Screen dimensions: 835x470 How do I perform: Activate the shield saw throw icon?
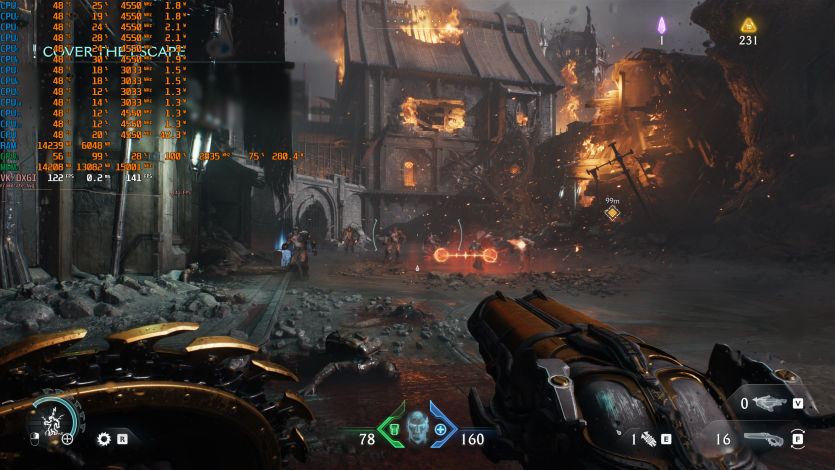point(103,438)
